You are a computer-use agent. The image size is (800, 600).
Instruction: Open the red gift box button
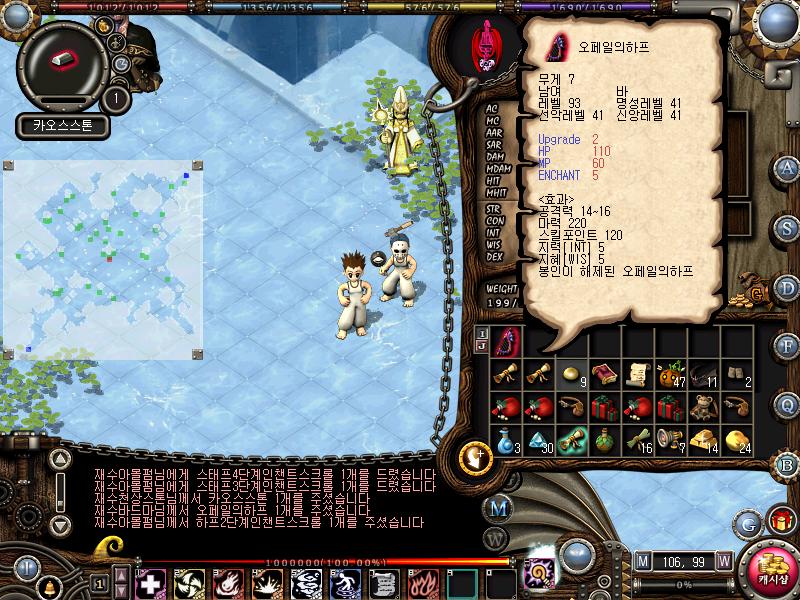779,521
